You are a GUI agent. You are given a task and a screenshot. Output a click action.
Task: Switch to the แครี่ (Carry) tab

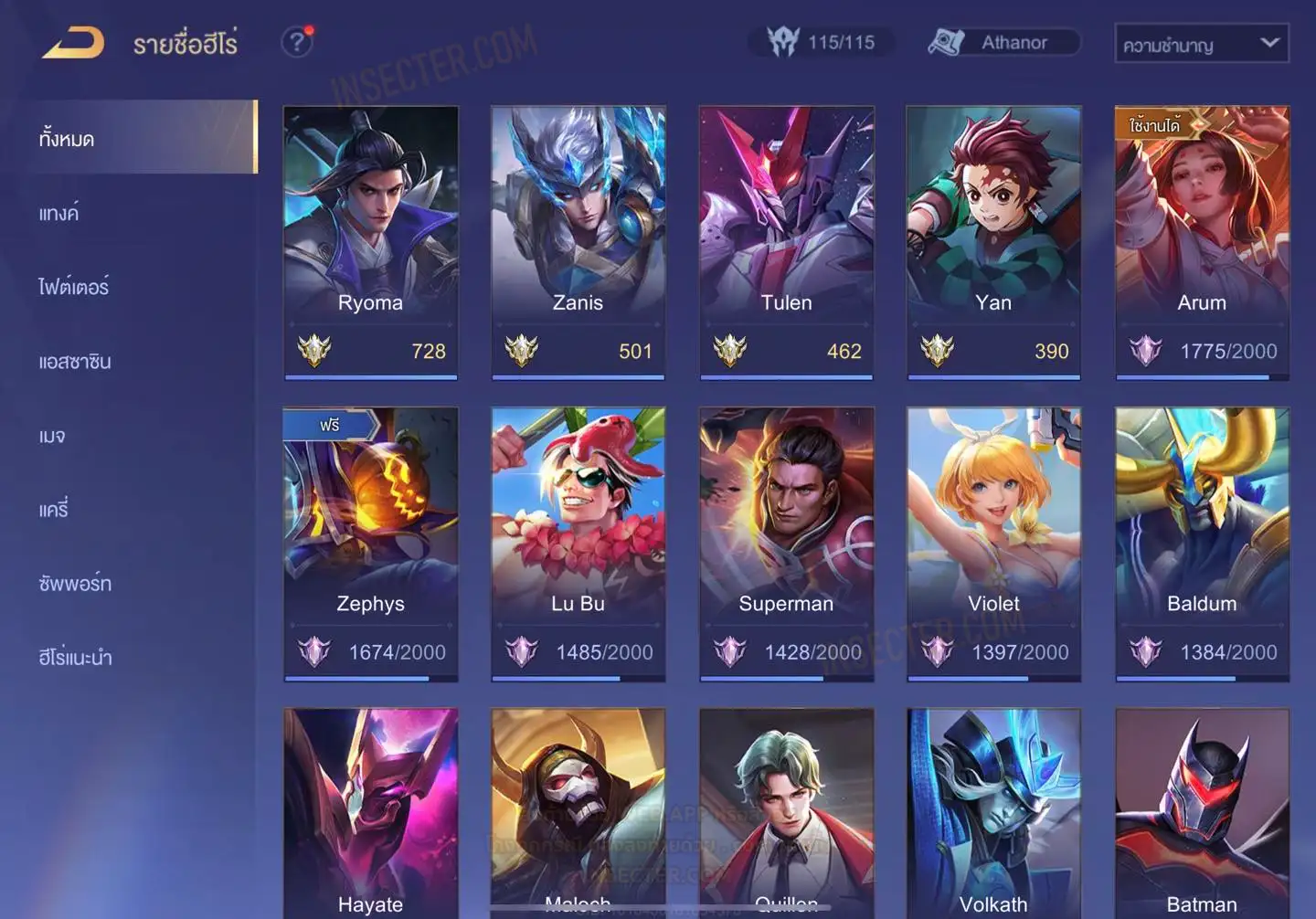[x=54, y=510]
